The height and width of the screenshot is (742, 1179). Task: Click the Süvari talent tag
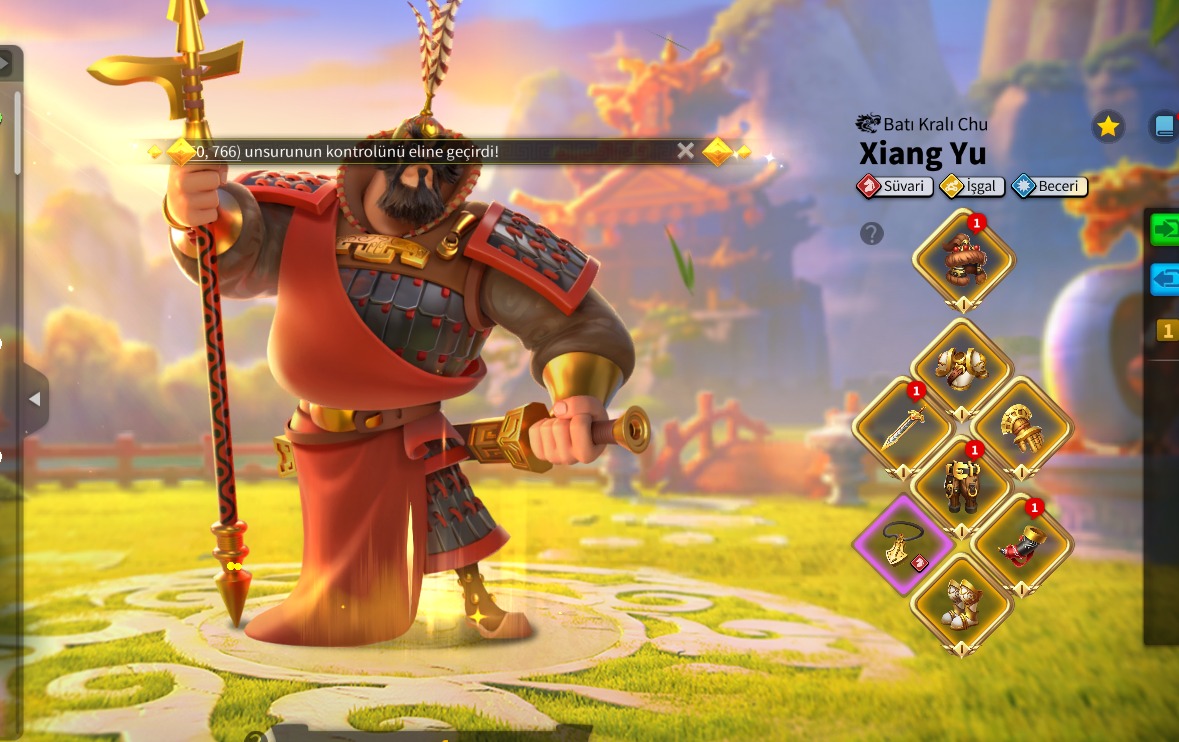point(895,186)
